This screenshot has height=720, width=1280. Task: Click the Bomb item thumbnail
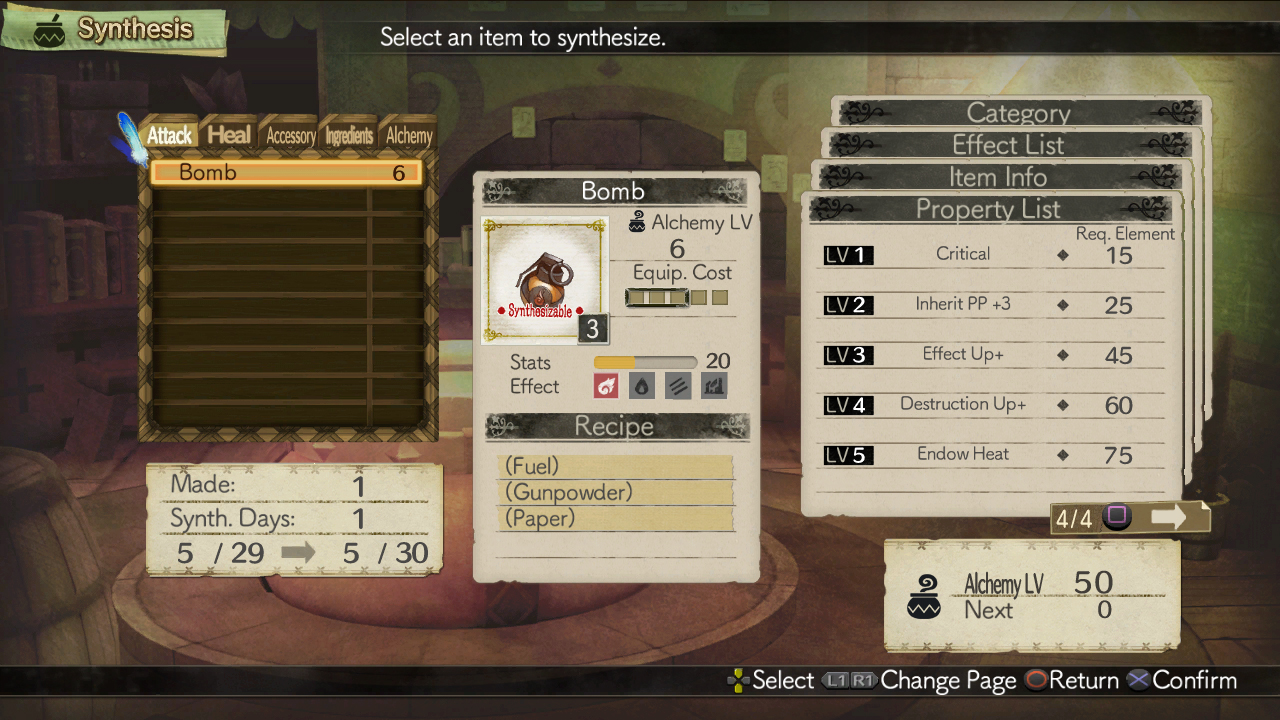coord(543,280)
